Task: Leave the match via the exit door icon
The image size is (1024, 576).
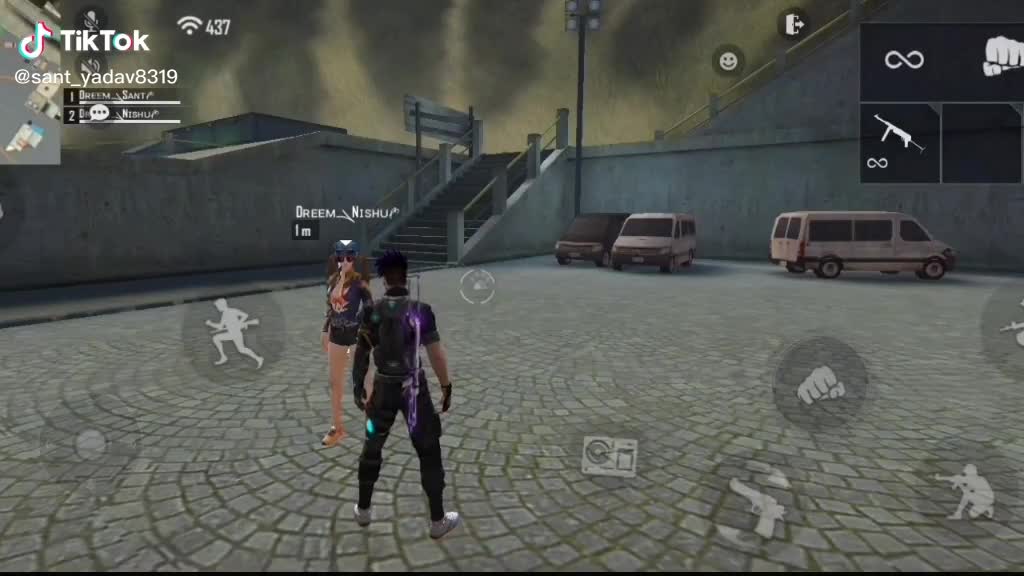Action: (x=793, y=23)
